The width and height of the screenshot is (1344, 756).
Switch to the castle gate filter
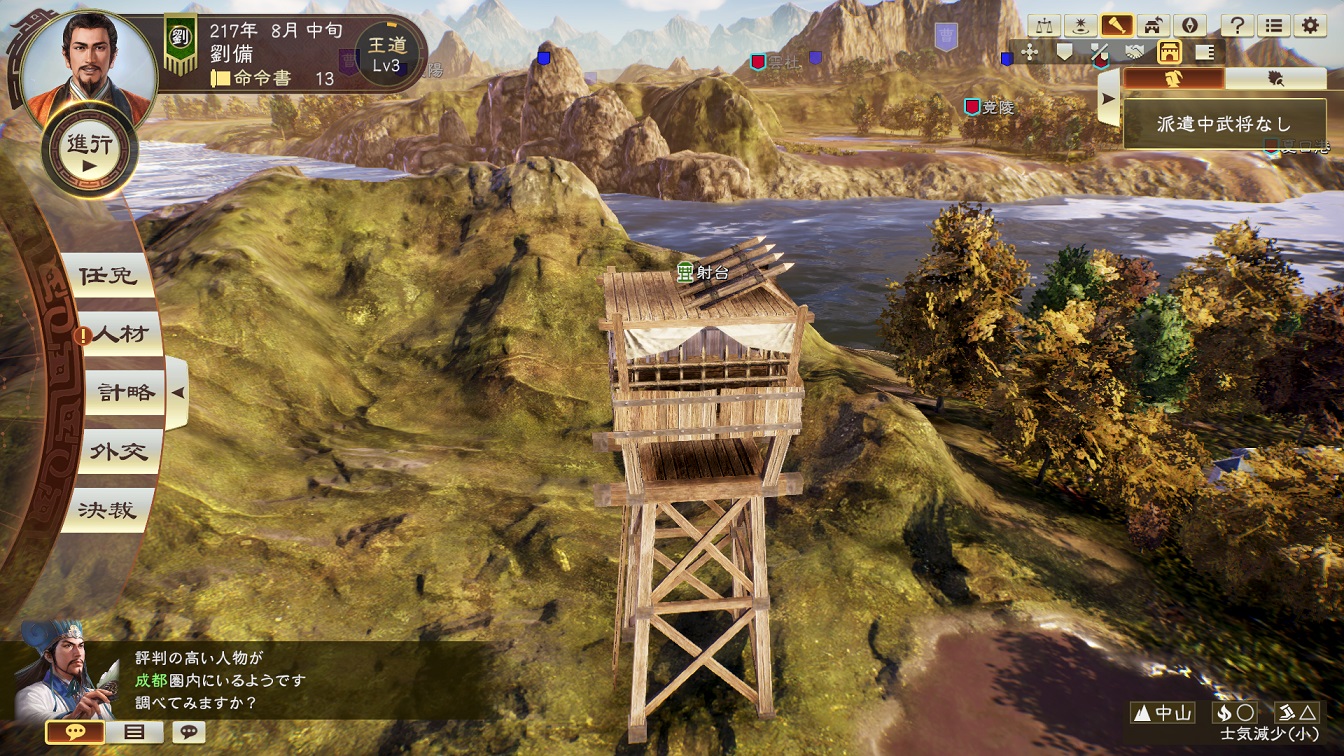click(x=1168, y=52)
